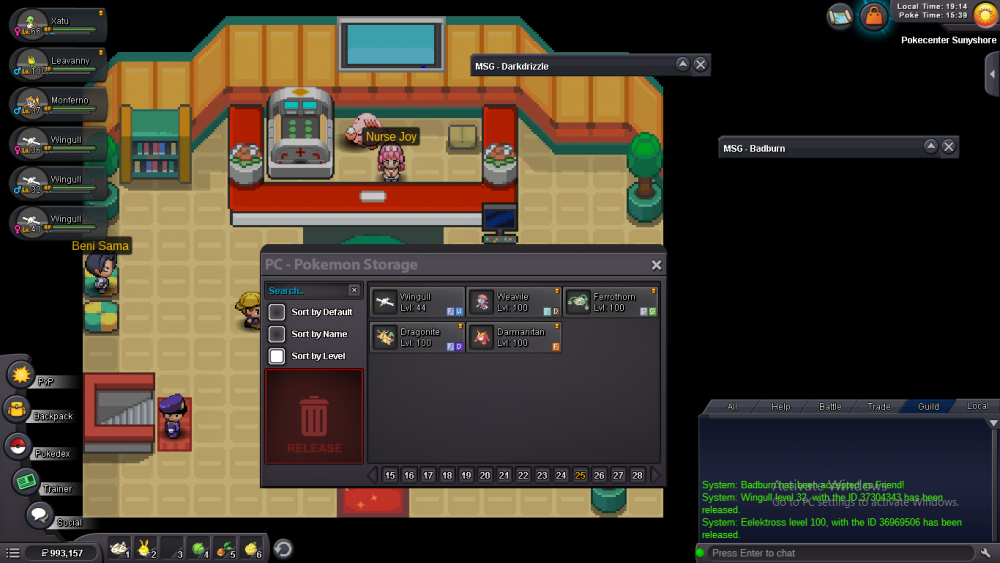Open the PvP menu
This screenshot has height=563, width=1000.
click(x=20, y=375)
